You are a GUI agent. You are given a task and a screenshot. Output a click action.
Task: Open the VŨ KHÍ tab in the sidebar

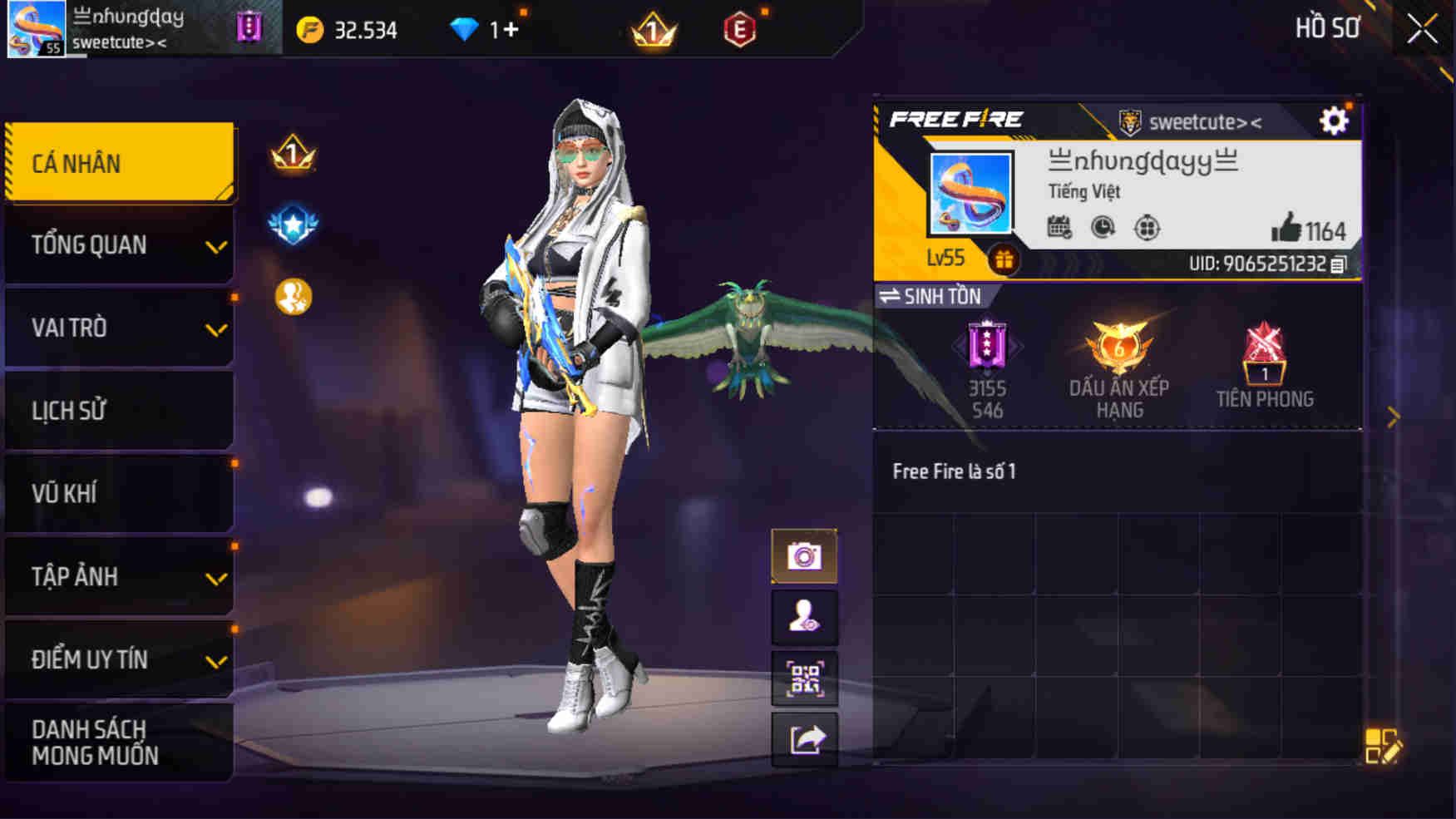[x=118, y=493]
